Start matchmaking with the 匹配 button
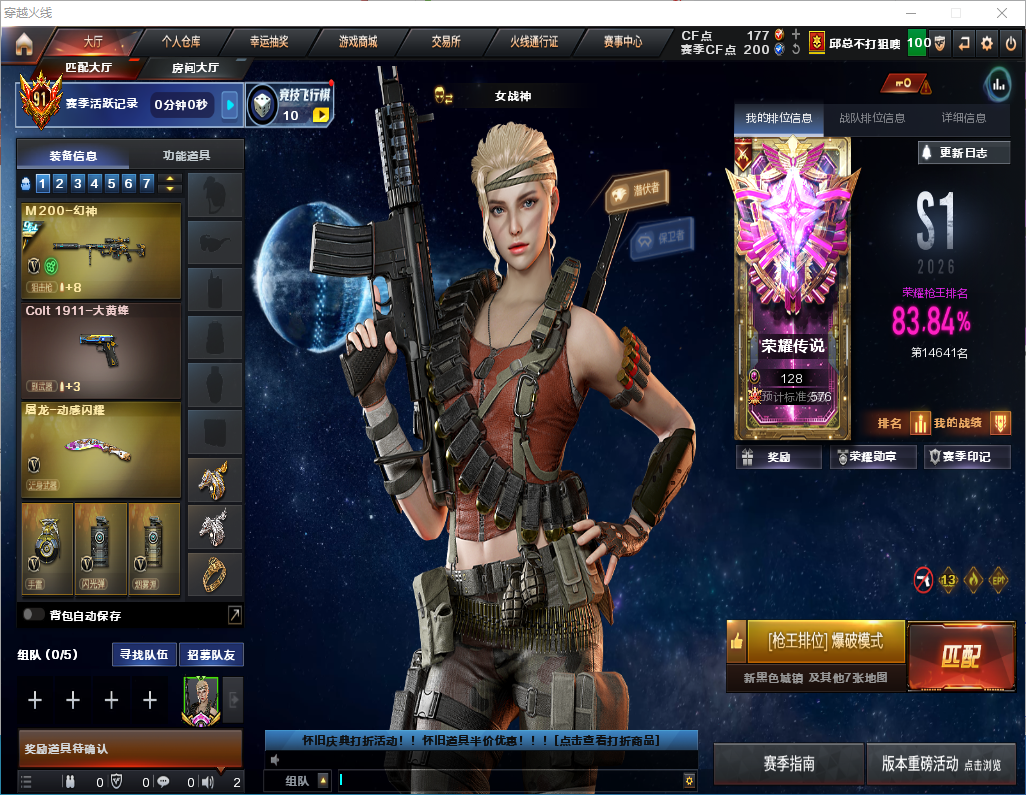This screenshot has height=795, width=1026. (x=960, y=656)
